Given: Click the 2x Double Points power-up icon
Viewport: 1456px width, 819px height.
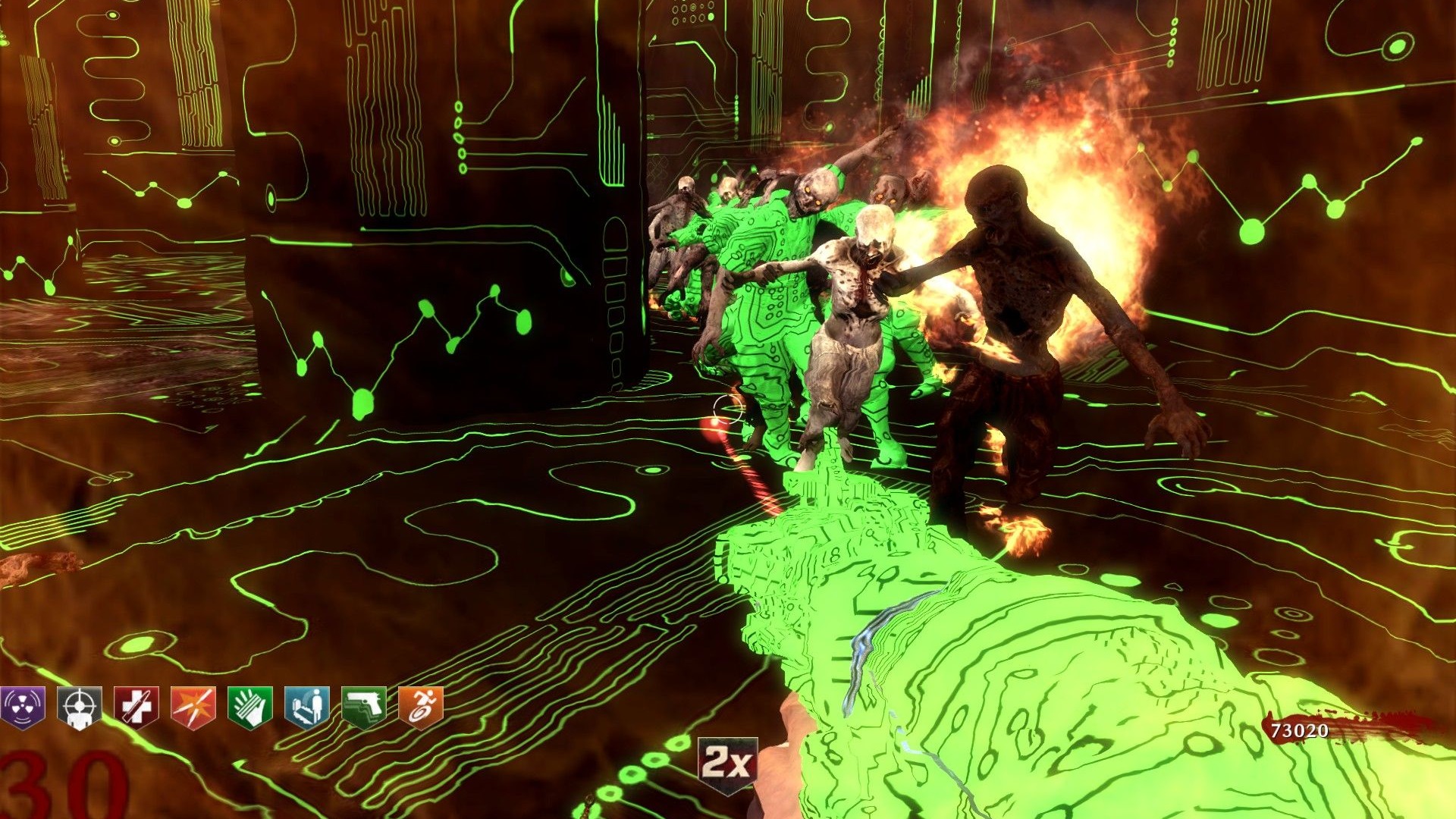Looking at the screenshot, I should pos(727,763).
